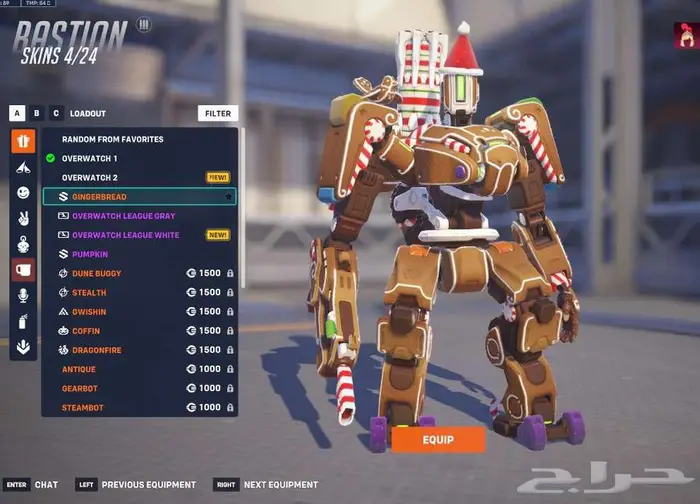Open the sprays category (spray can icon)
The height and width of the screenshot is (504, 700).
(23, 322)
